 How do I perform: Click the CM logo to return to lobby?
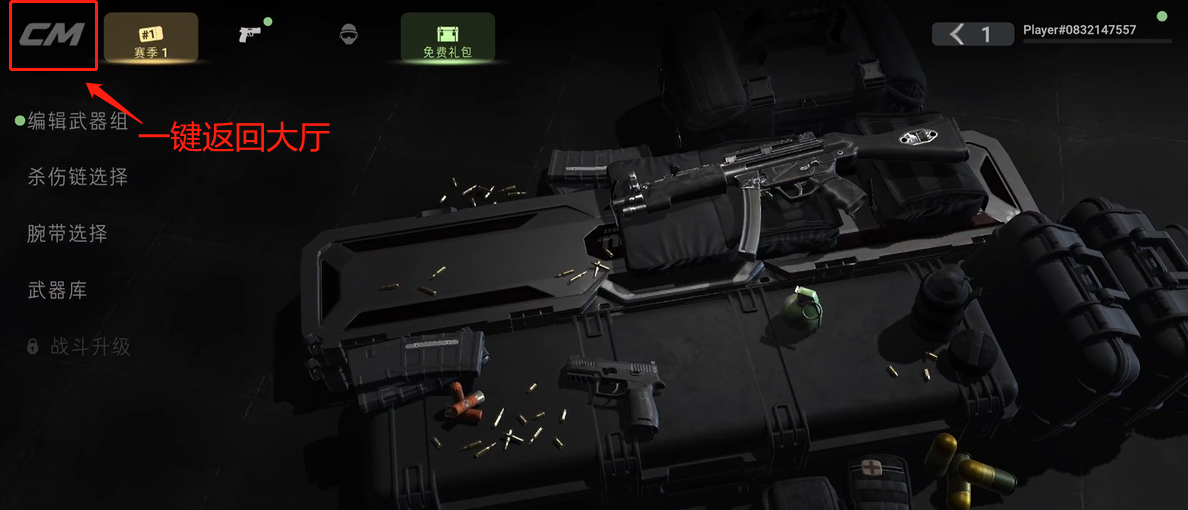(x=53, y=36)
